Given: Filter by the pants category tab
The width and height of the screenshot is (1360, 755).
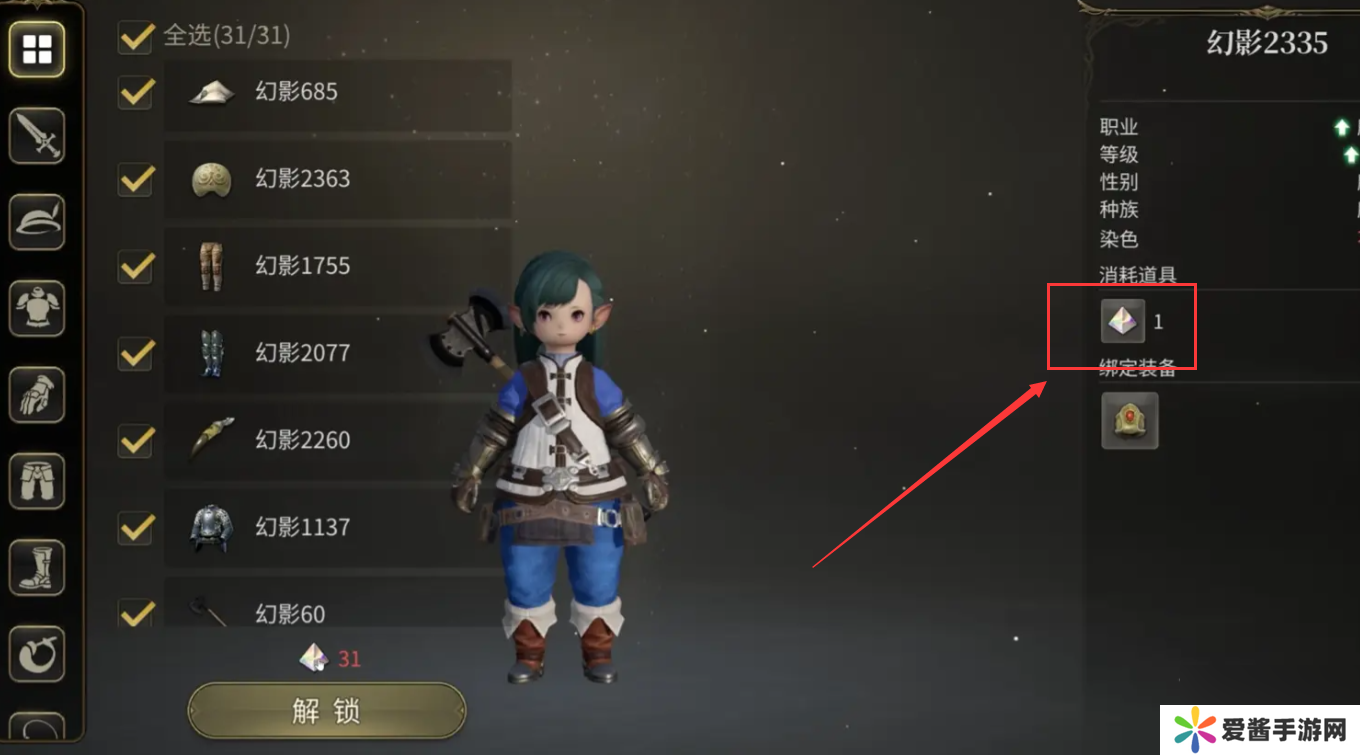Looking at the screenshot, I should pyautogui.click(x=37, y=481).
